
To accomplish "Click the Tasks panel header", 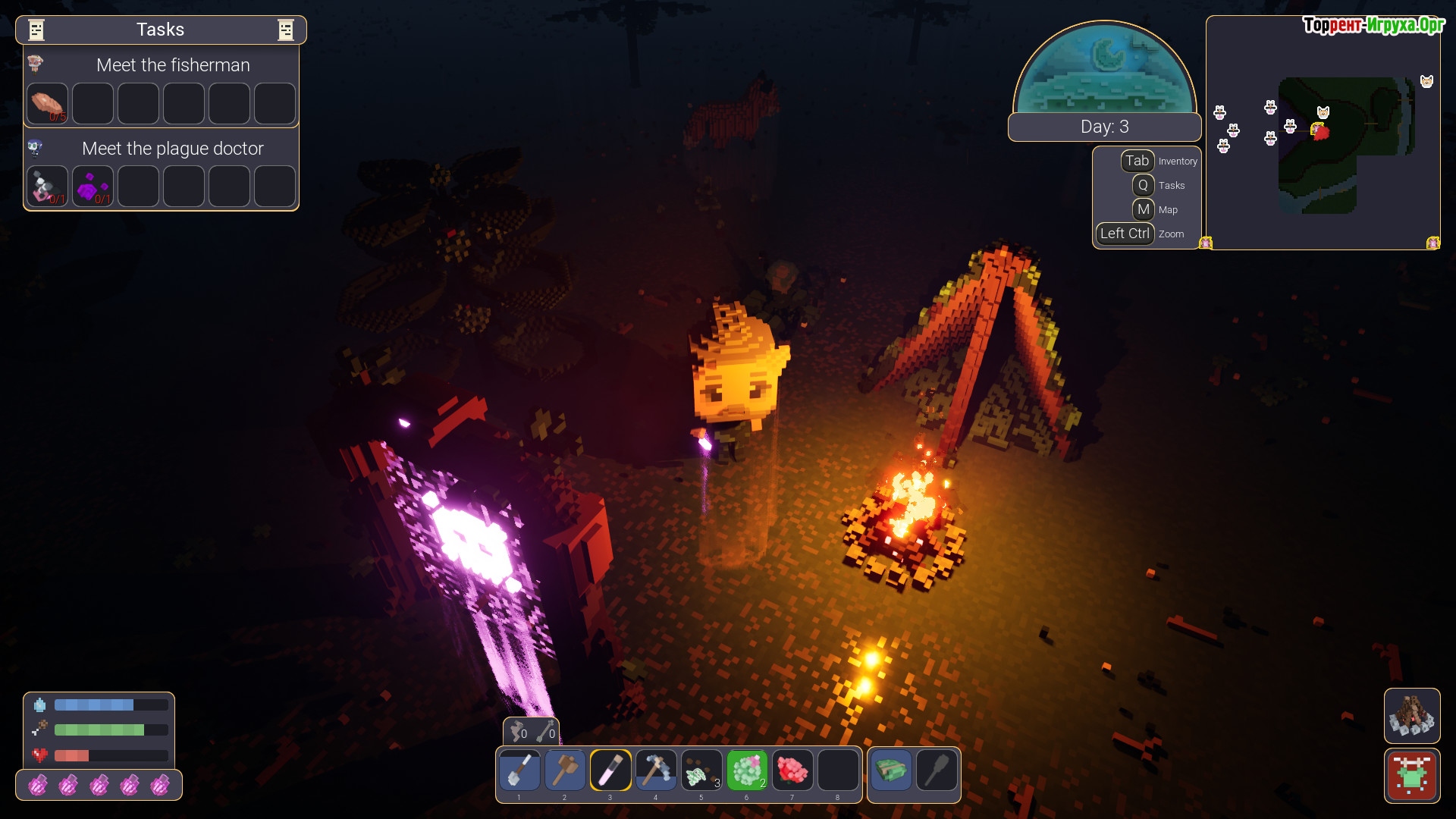I will tap(161, 30).
